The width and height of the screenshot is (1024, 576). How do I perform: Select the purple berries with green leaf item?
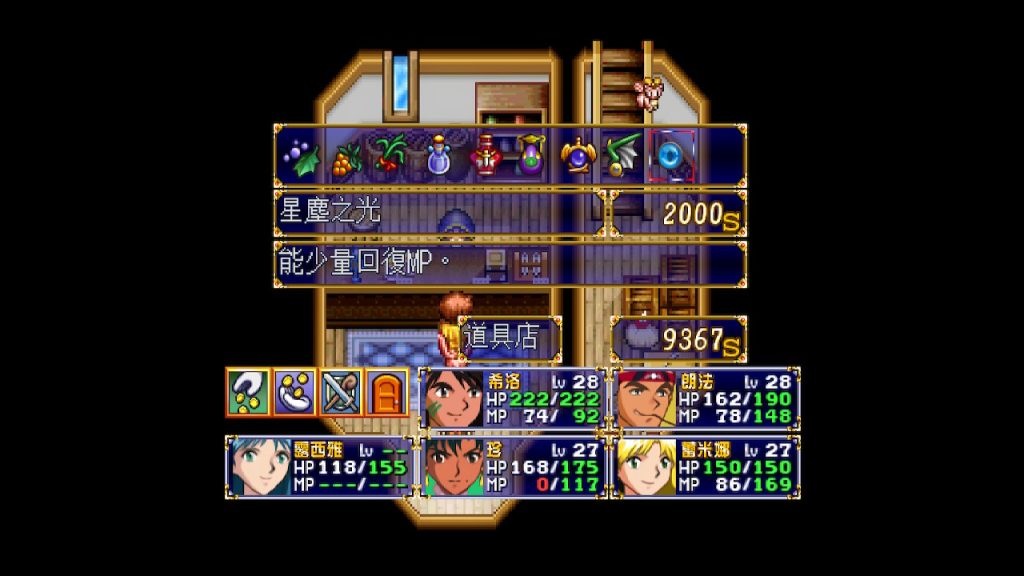click(298, 157)
